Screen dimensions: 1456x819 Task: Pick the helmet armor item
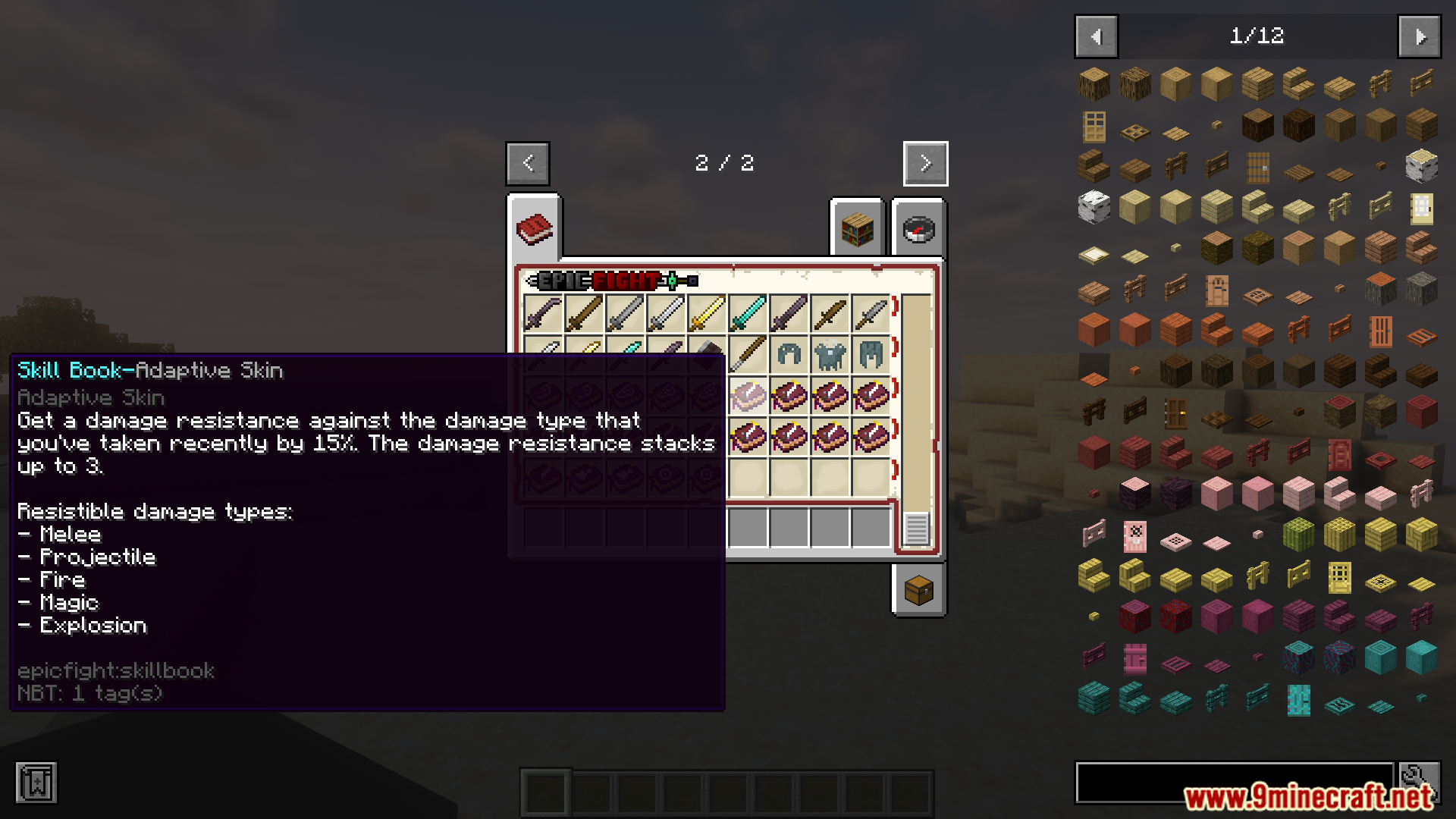[x=789, y=354]
